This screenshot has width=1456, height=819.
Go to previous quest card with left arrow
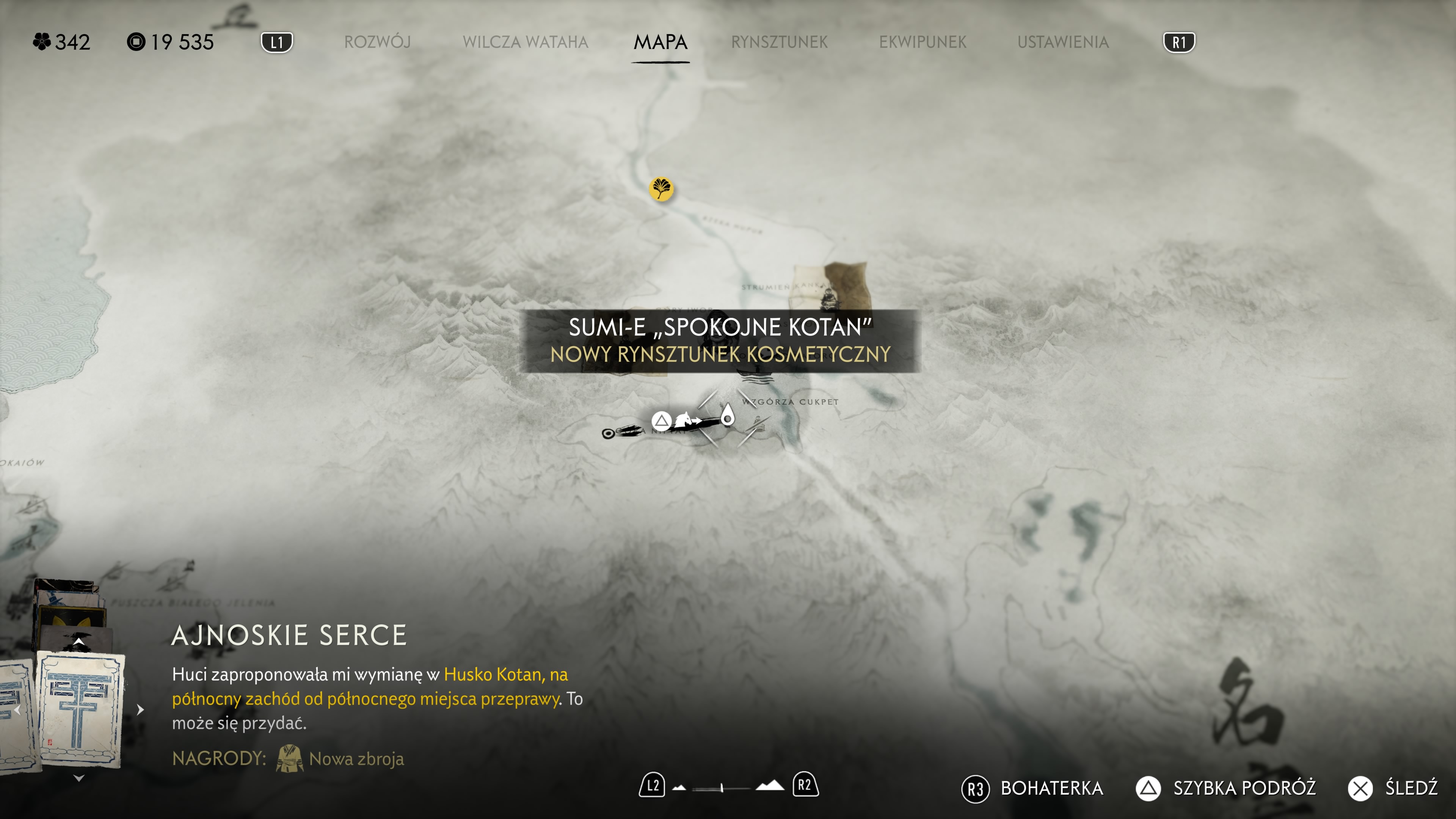[17, 710]
